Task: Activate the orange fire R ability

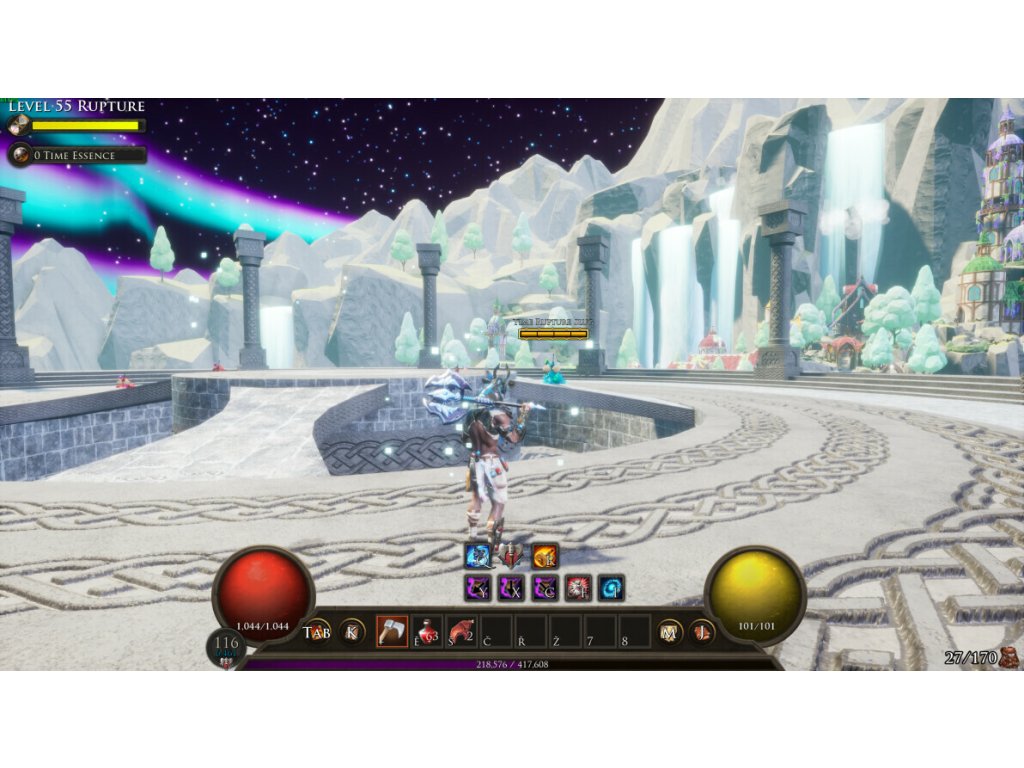Action: click(545, 556)
